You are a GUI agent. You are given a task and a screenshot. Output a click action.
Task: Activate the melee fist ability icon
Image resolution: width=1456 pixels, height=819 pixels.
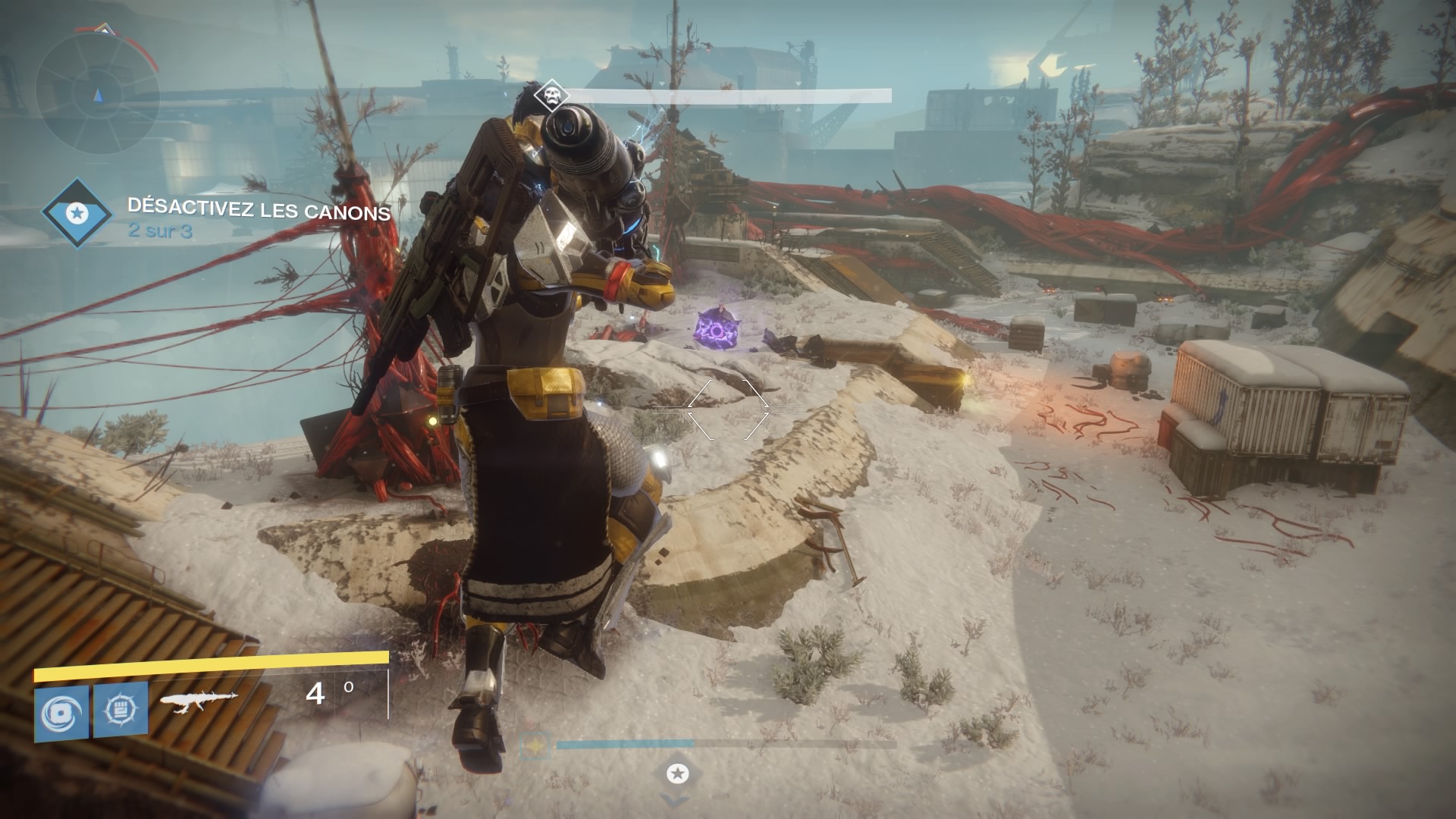tap(121, 711)
